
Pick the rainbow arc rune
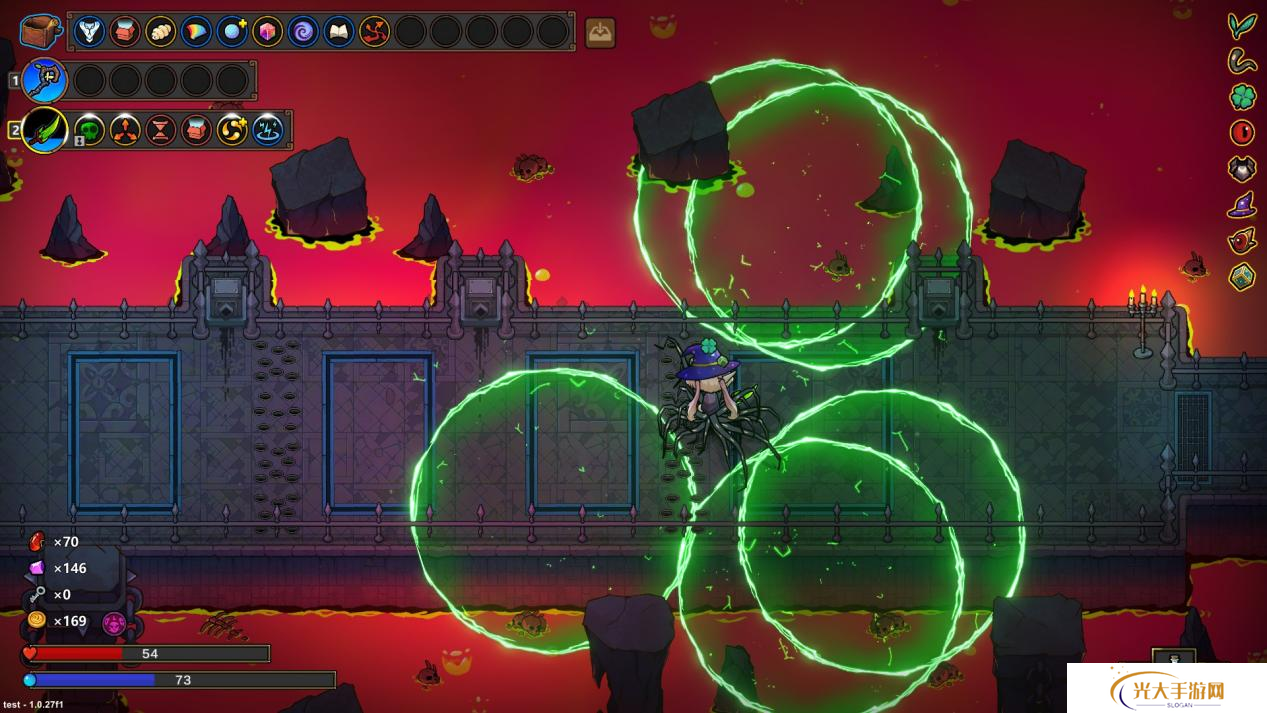196,32
